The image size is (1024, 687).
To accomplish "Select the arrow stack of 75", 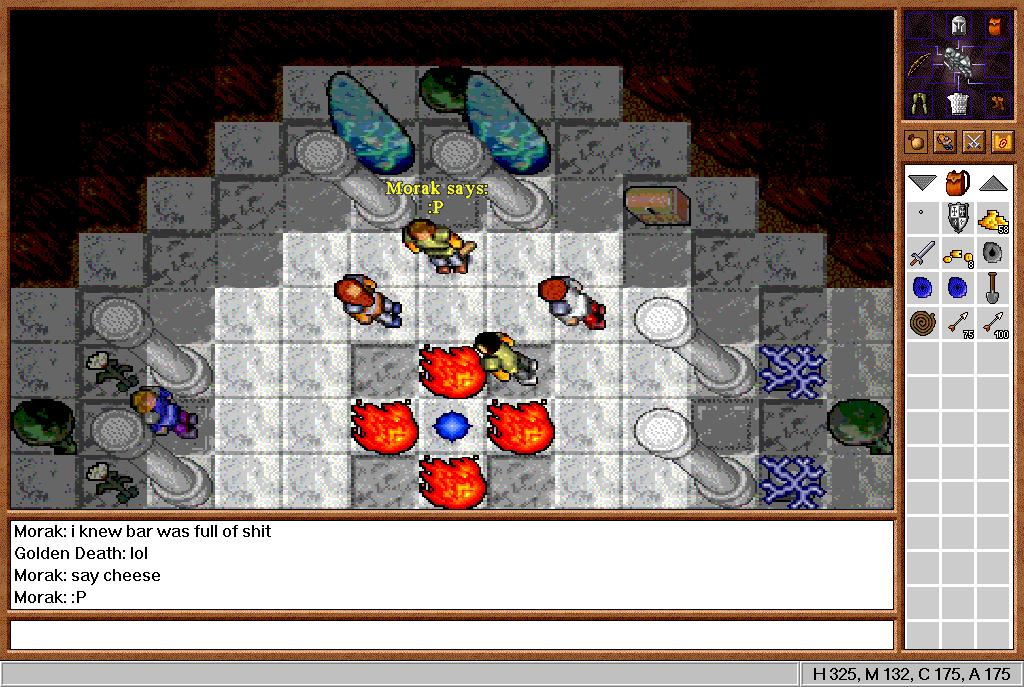I will (x=958, y=323).
